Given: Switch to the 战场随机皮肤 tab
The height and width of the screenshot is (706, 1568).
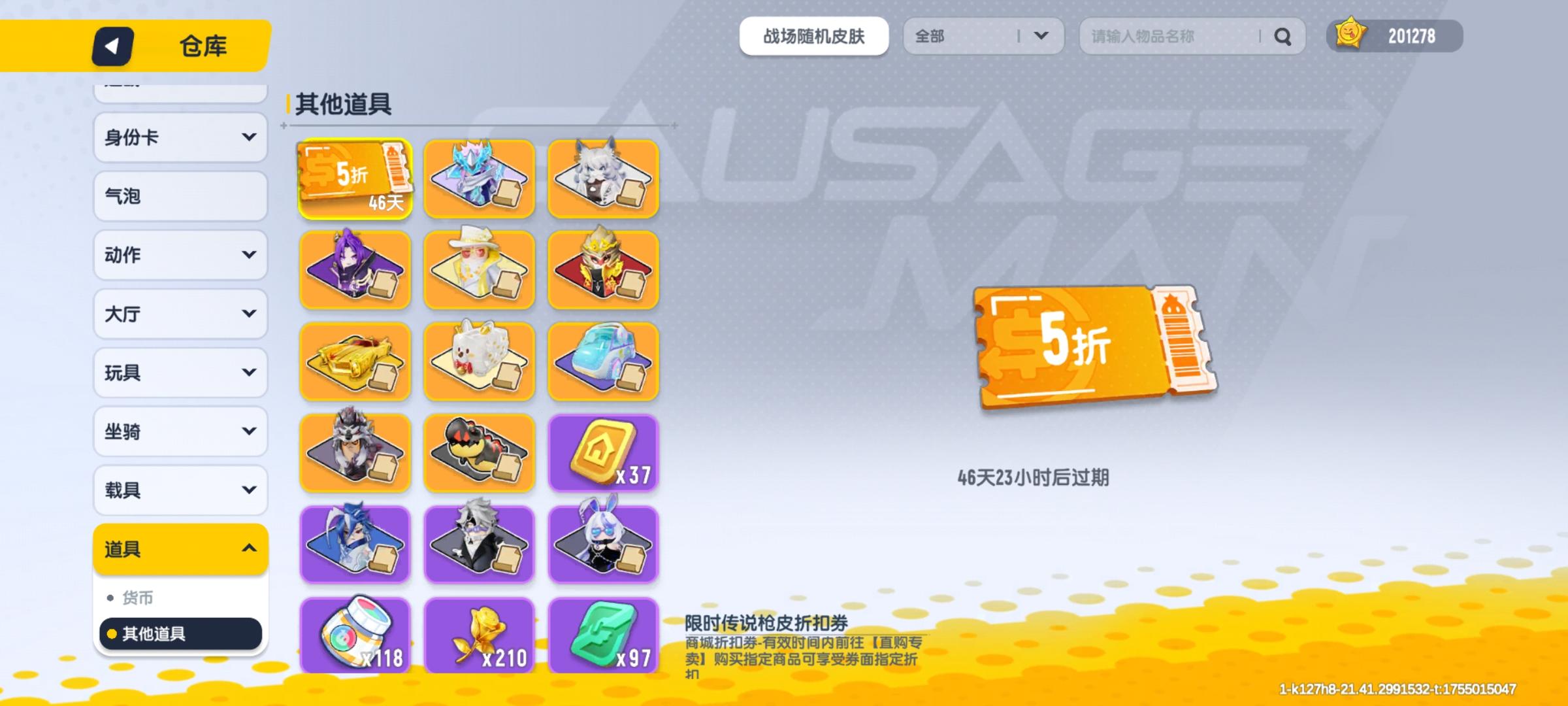Looking at the screenshot, I should tap(814, 37).
